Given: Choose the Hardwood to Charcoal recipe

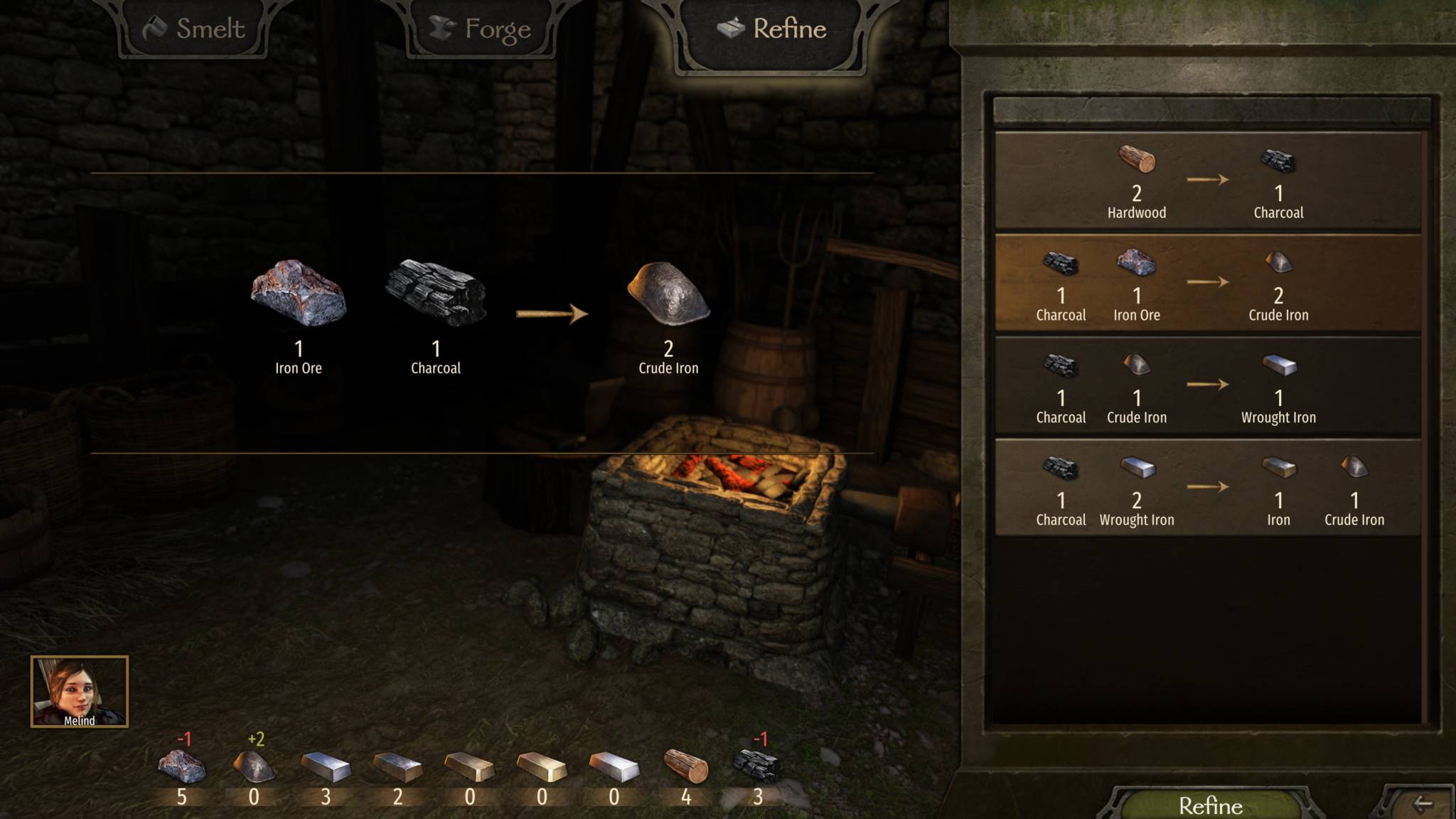Looking at the screenshot, I should [x=1207, y=181].
